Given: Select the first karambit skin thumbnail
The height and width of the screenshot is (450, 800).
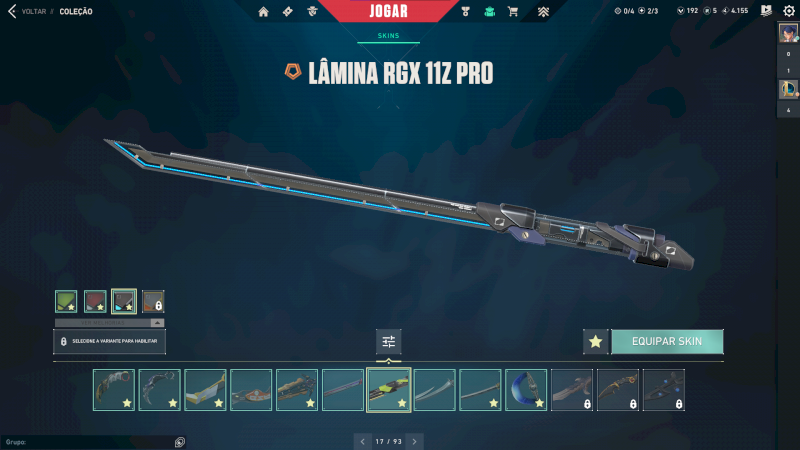Looking at the screenshot, I should 114,390.
